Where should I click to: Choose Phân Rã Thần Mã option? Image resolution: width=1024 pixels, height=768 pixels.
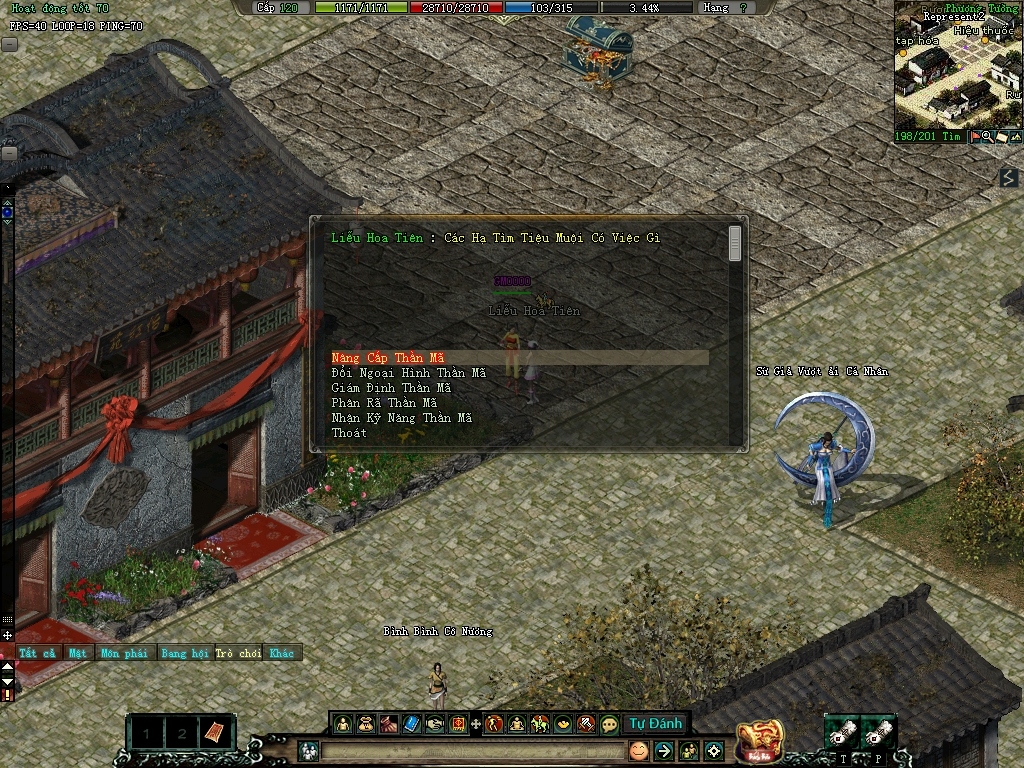(x=384, y=403)
